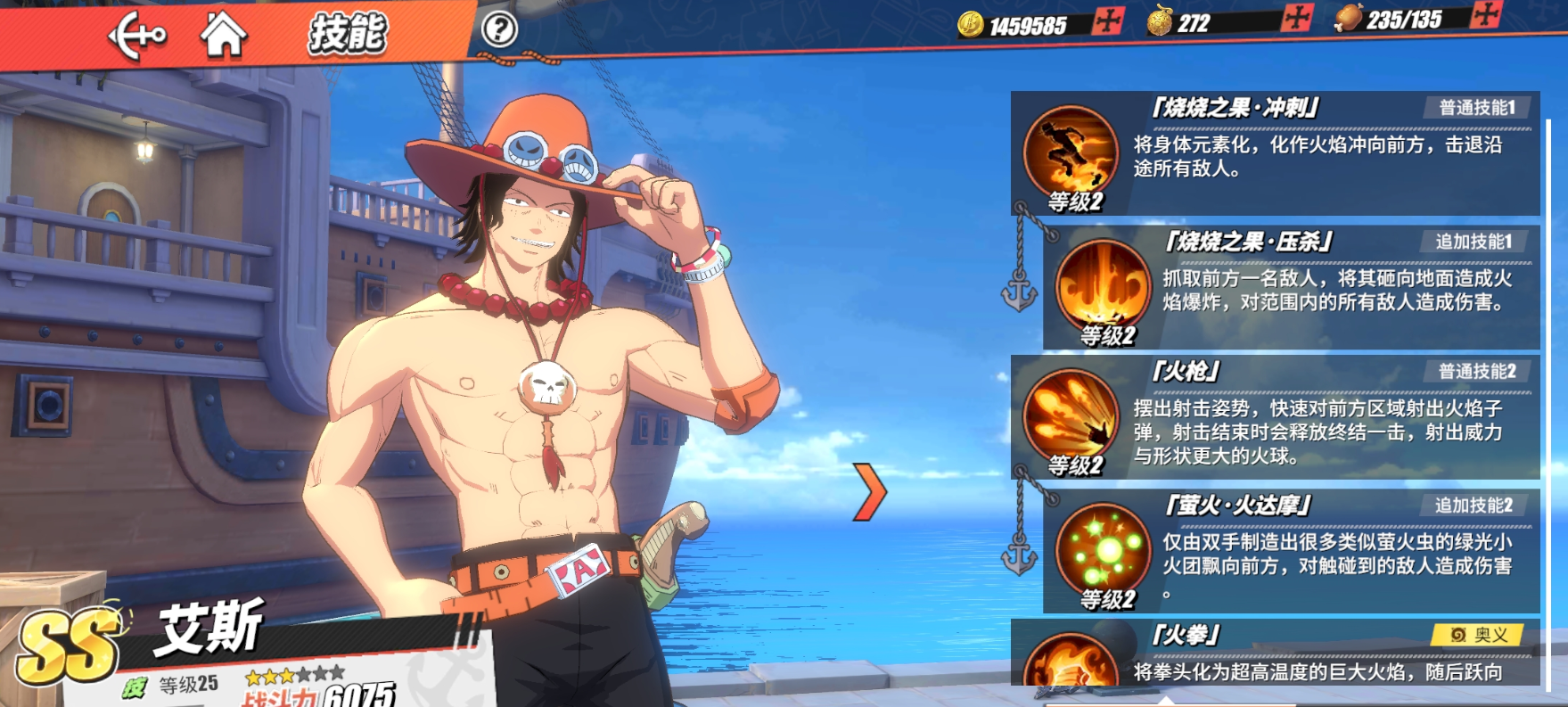Select the 烧烧之果·冲刺 skill icon

click(x=1071, y=153)
